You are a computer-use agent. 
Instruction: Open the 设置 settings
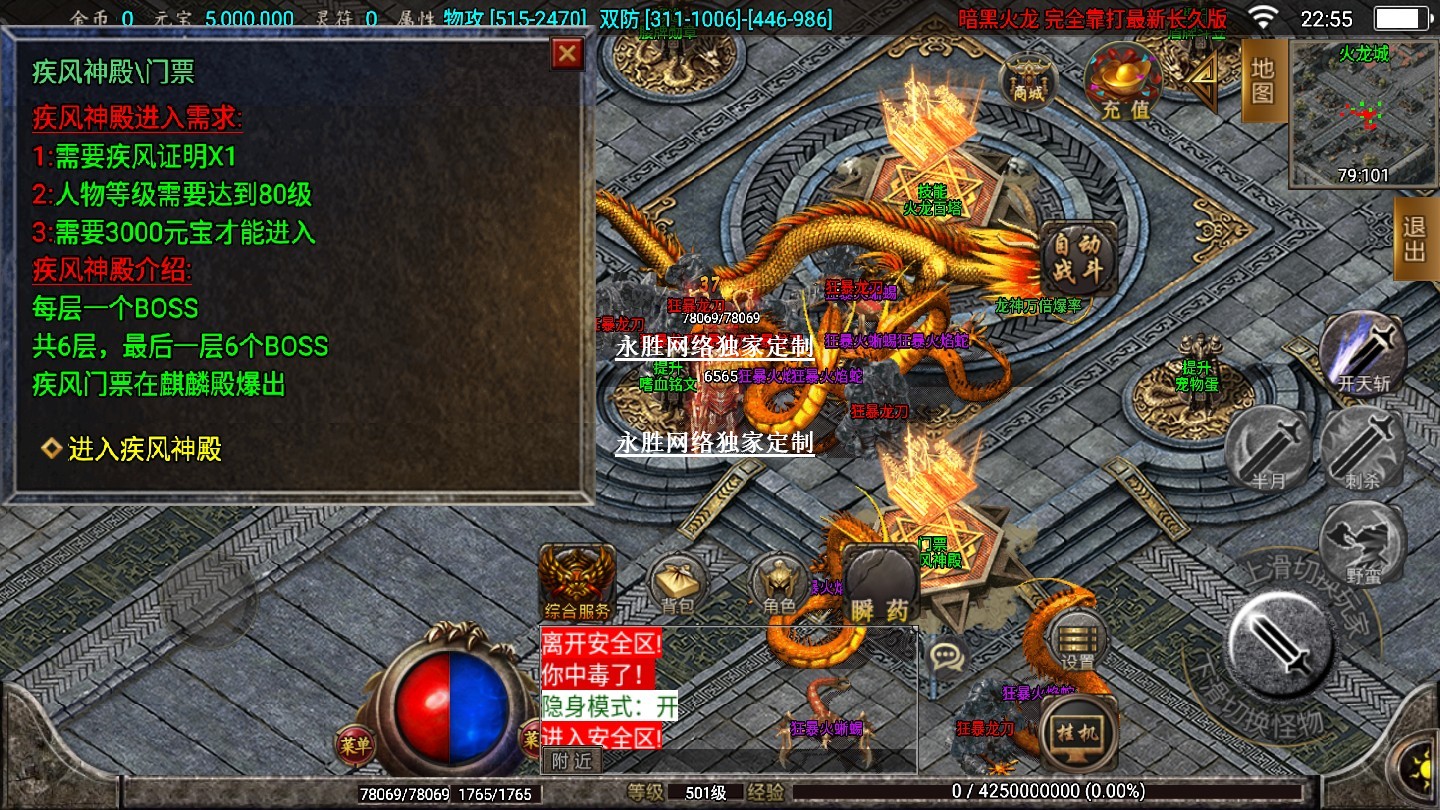tap(1078, 640)
